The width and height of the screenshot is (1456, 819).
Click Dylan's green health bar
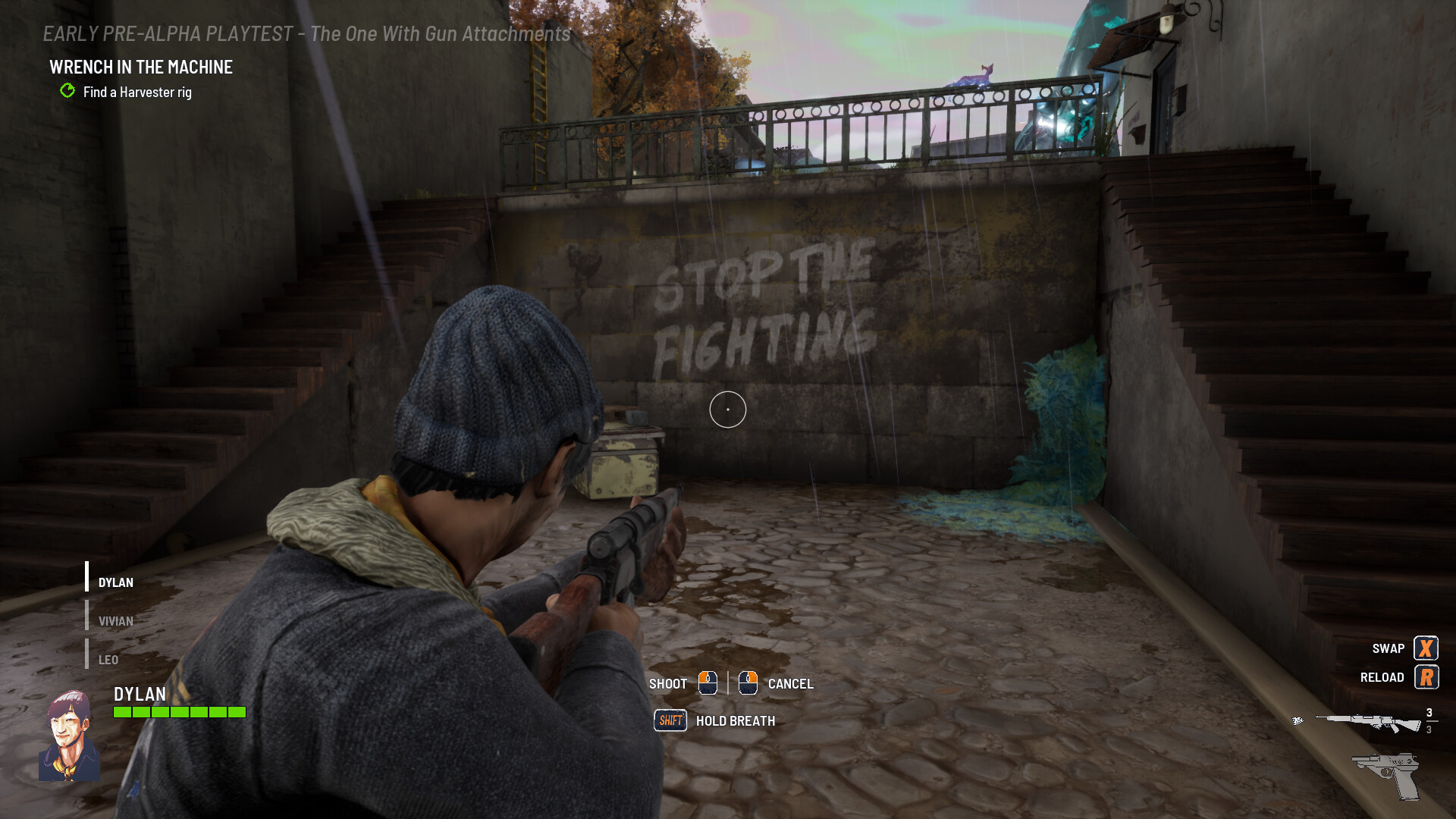coord(178,711)
